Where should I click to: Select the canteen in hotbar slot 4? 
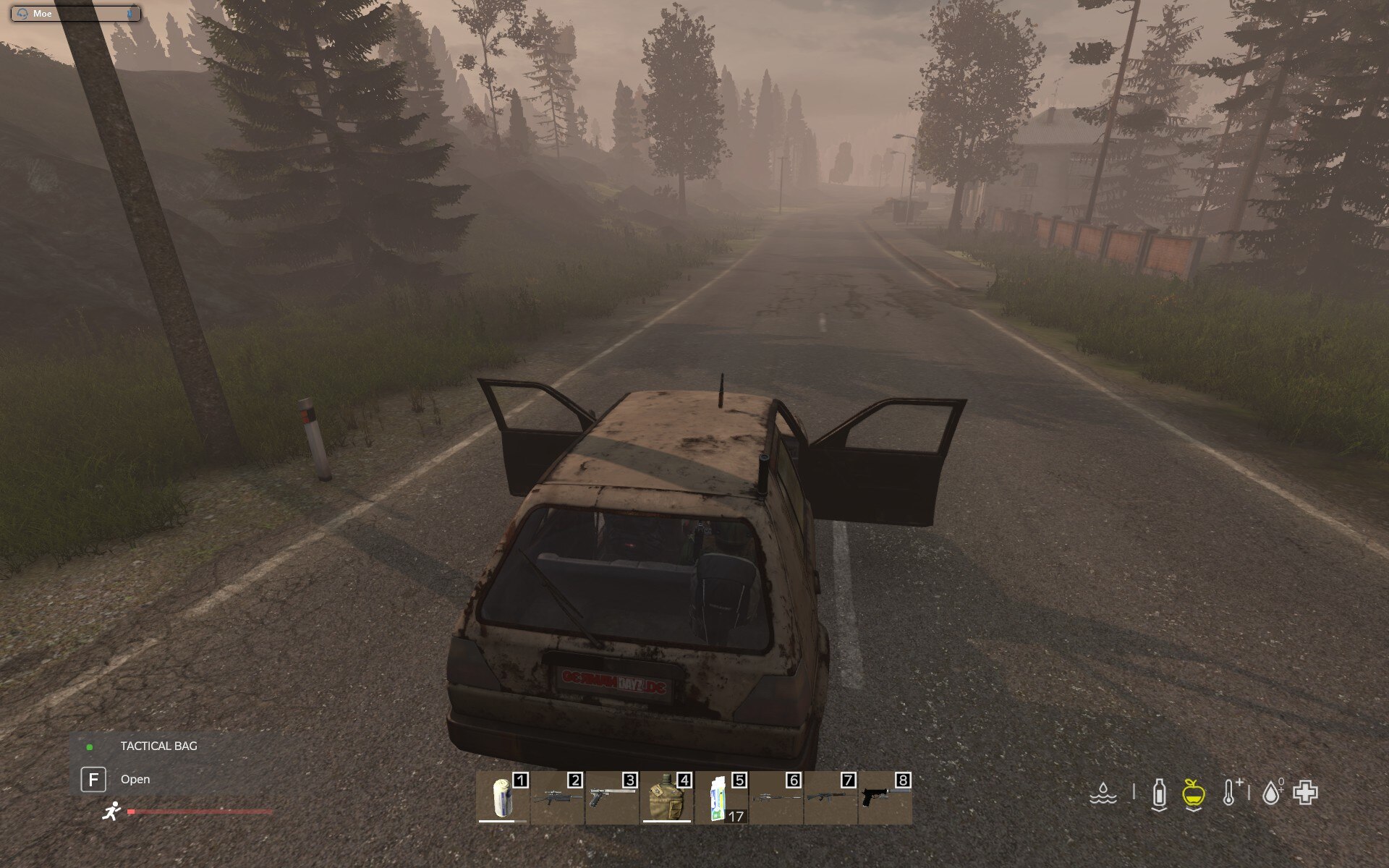(x=667, y=797)
